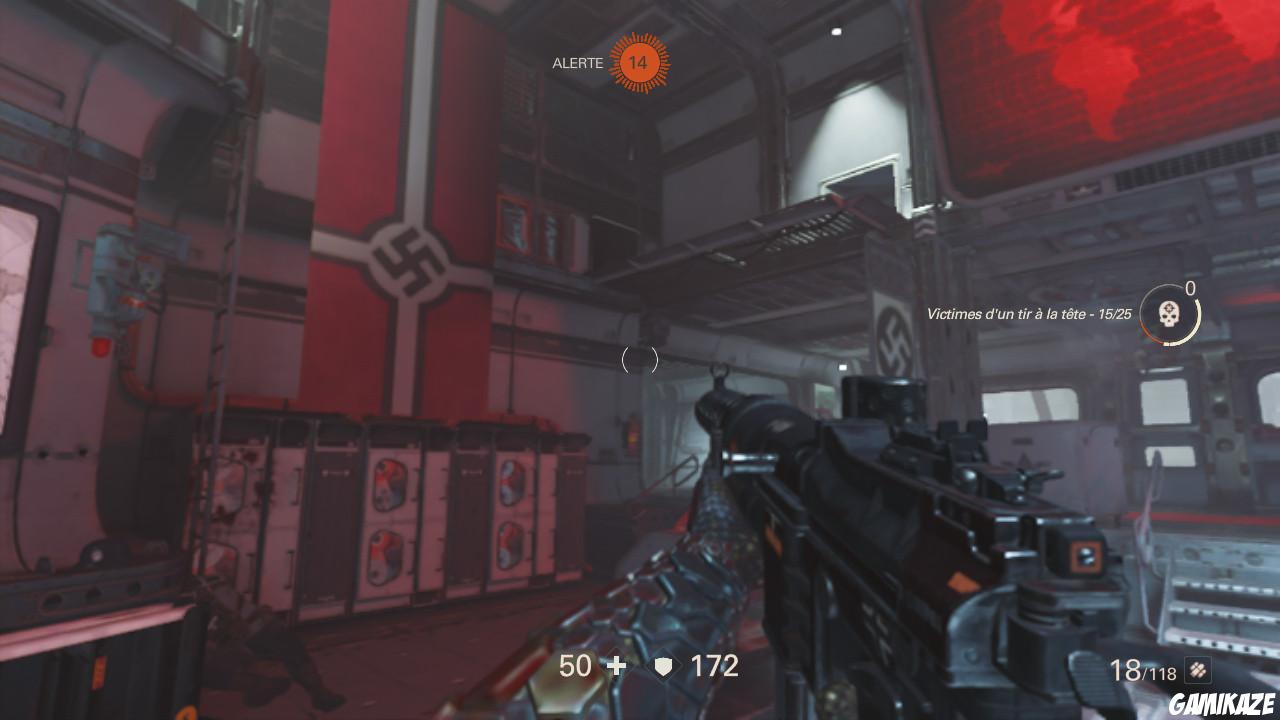Click the orange ALERTE alarm counter icon
Viewport: 1280px width, 720px height.
(x=639, y=63)
